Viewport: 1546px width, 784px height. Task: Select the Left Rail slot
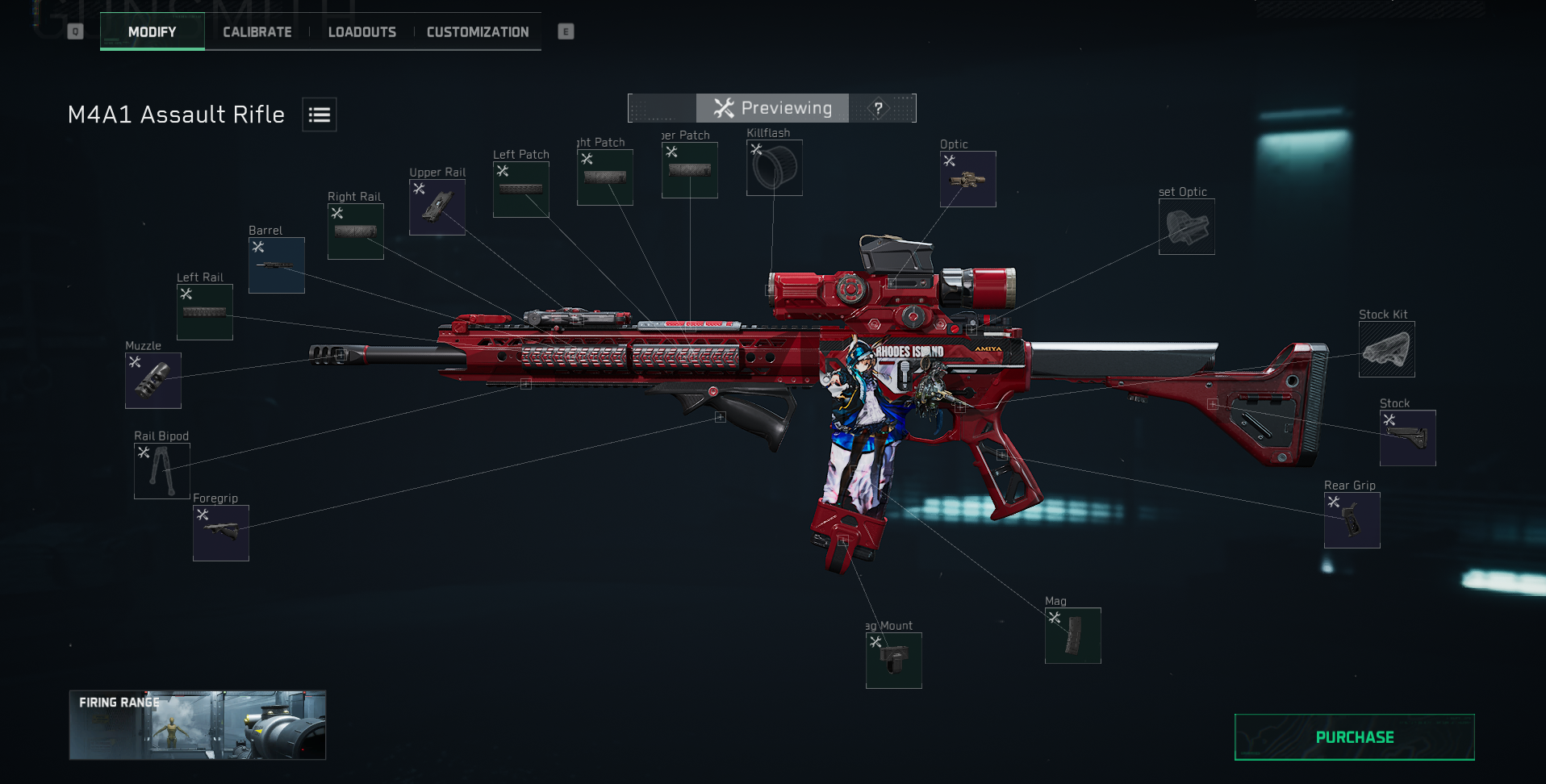click(204, 311)
